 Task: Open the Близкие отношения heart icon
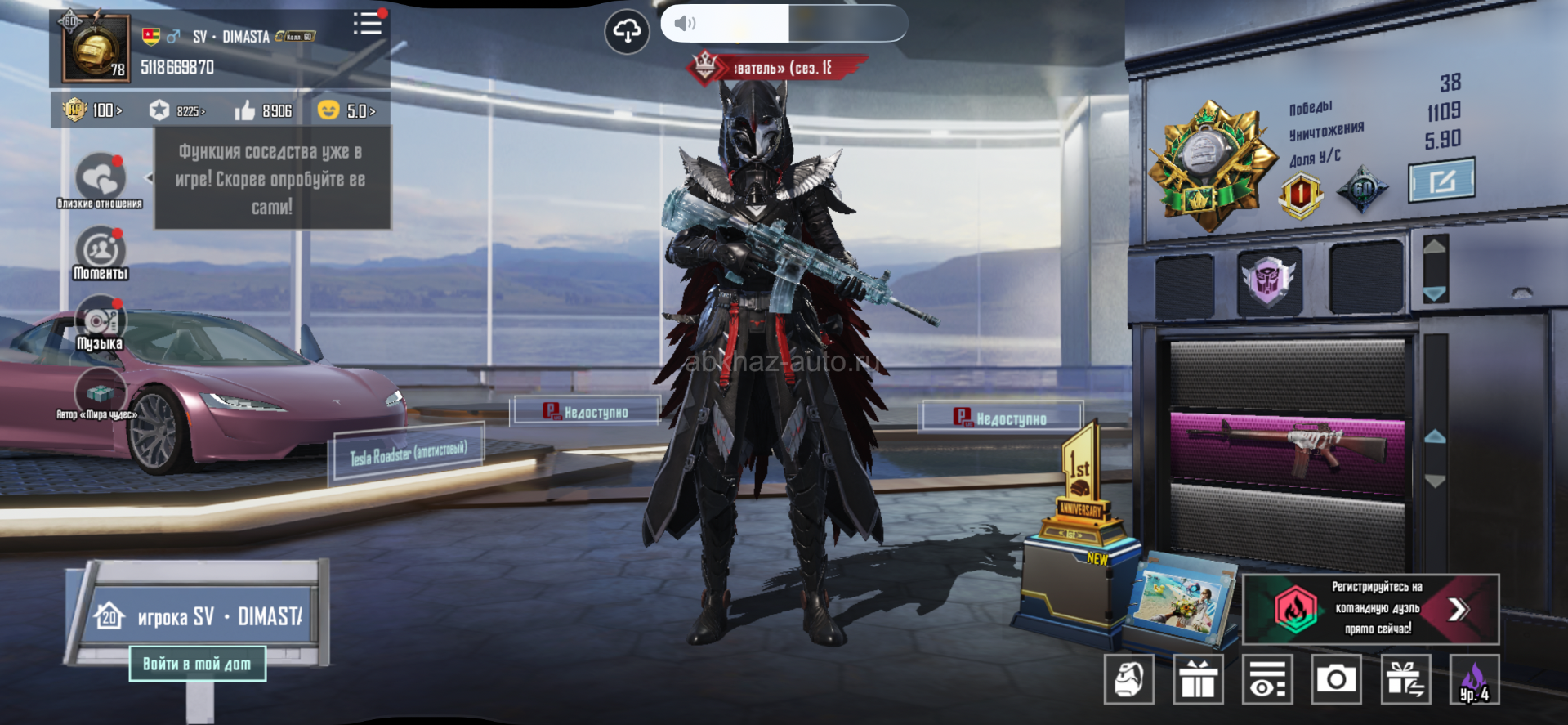[100, 177]
